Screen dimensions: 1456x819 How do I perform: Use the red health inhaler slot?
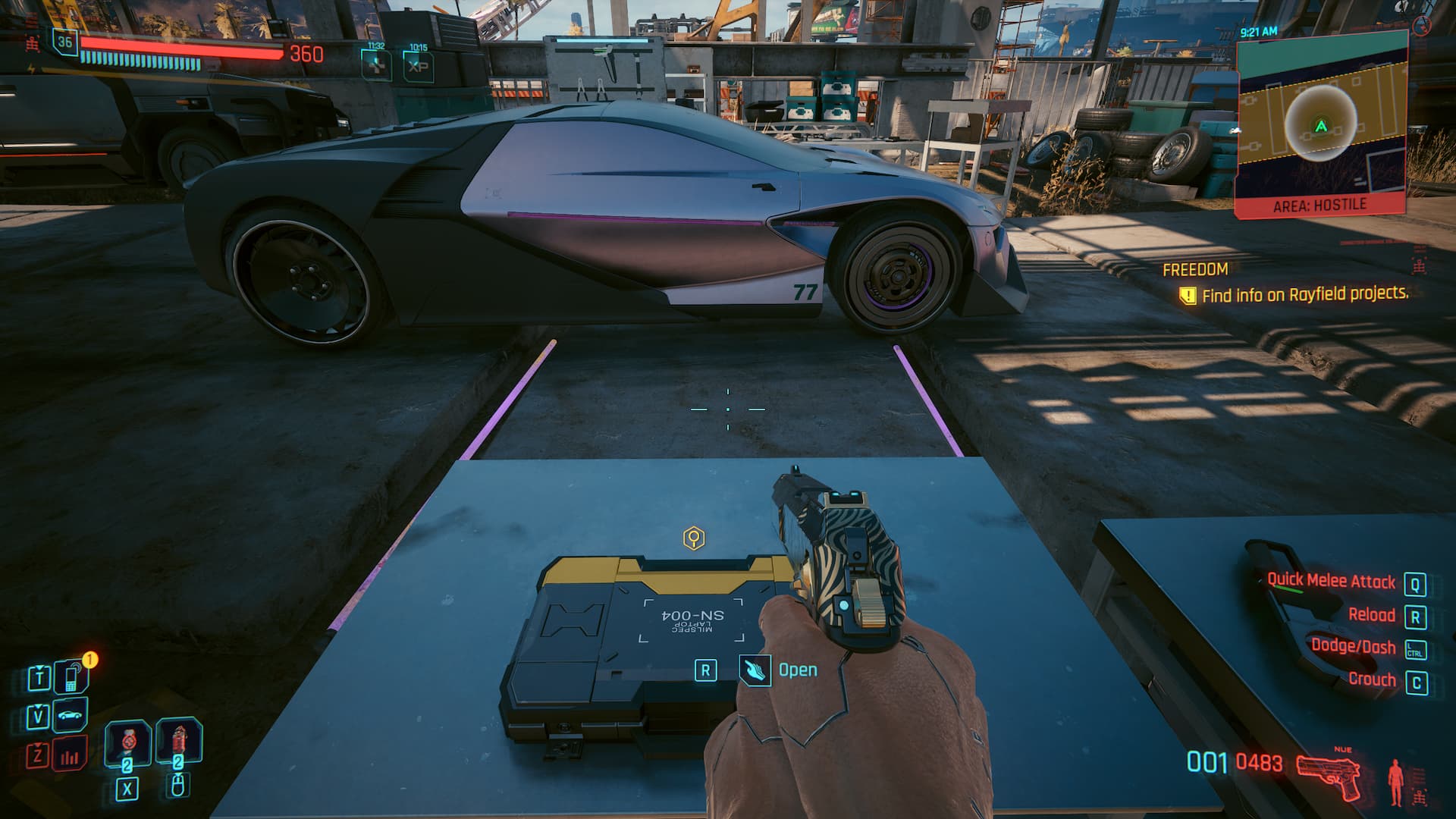pos(178,741)
